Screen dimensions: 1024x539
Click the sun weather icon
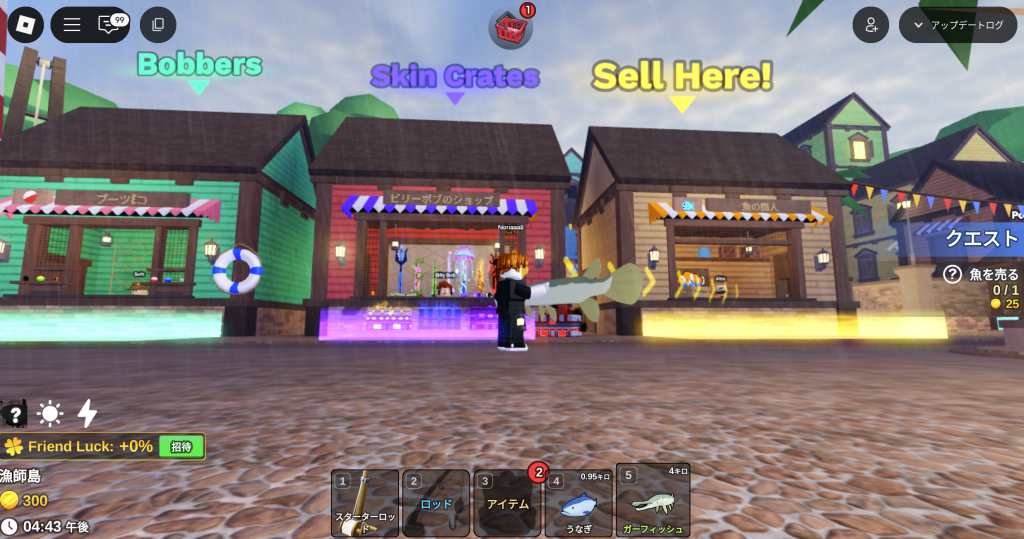tap(50, 414)
